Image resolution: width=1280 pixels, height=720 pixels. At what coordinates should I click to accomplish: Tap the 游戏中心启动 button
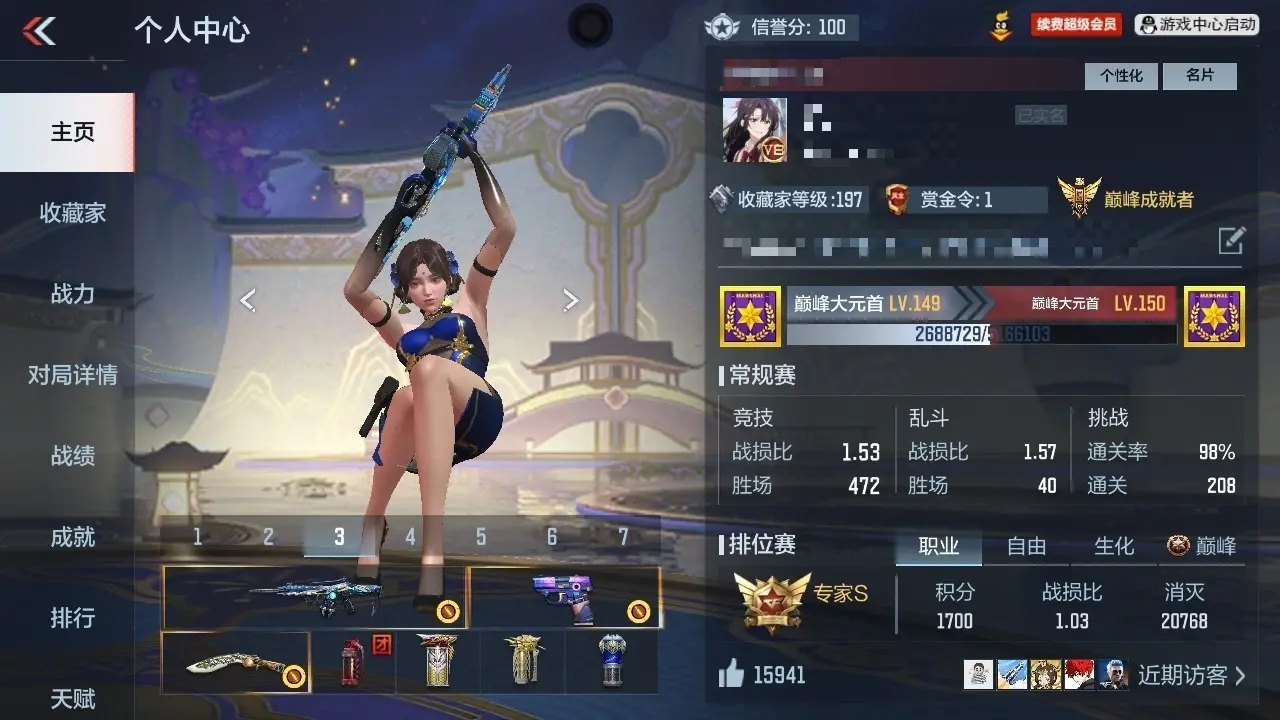coord(1198,25)
